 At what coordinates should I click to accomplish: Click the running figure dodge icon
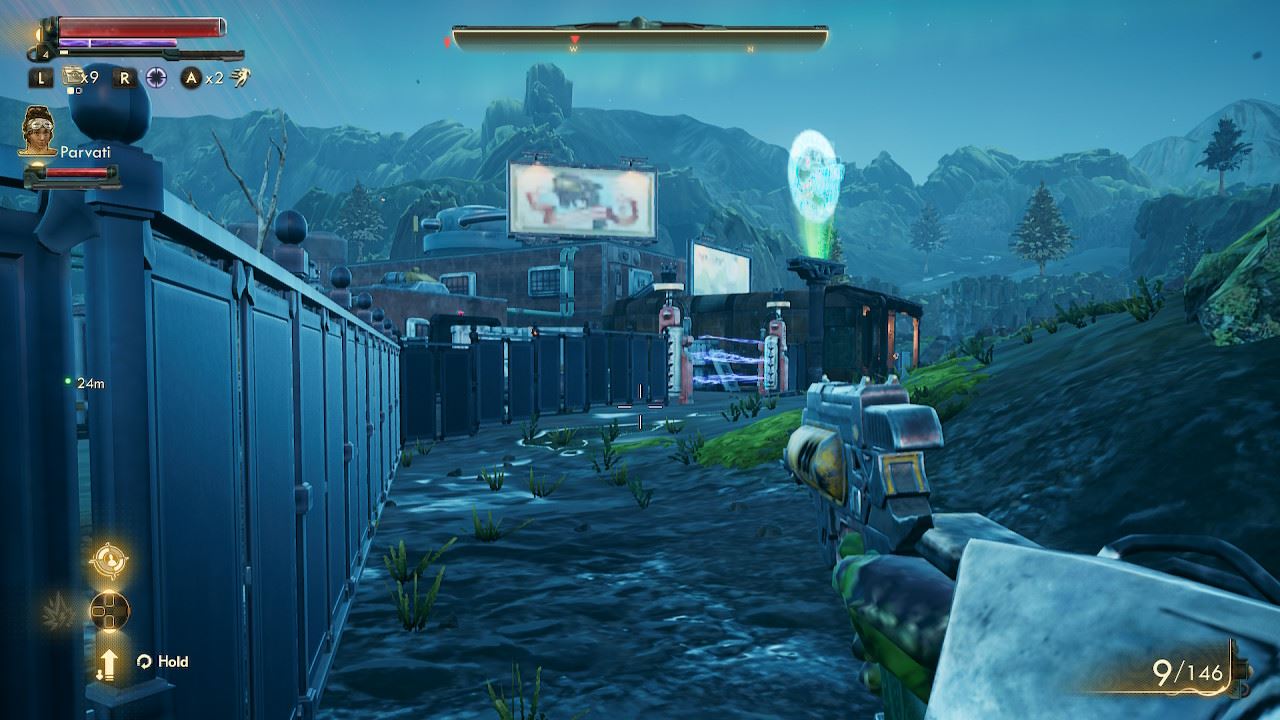240,77
